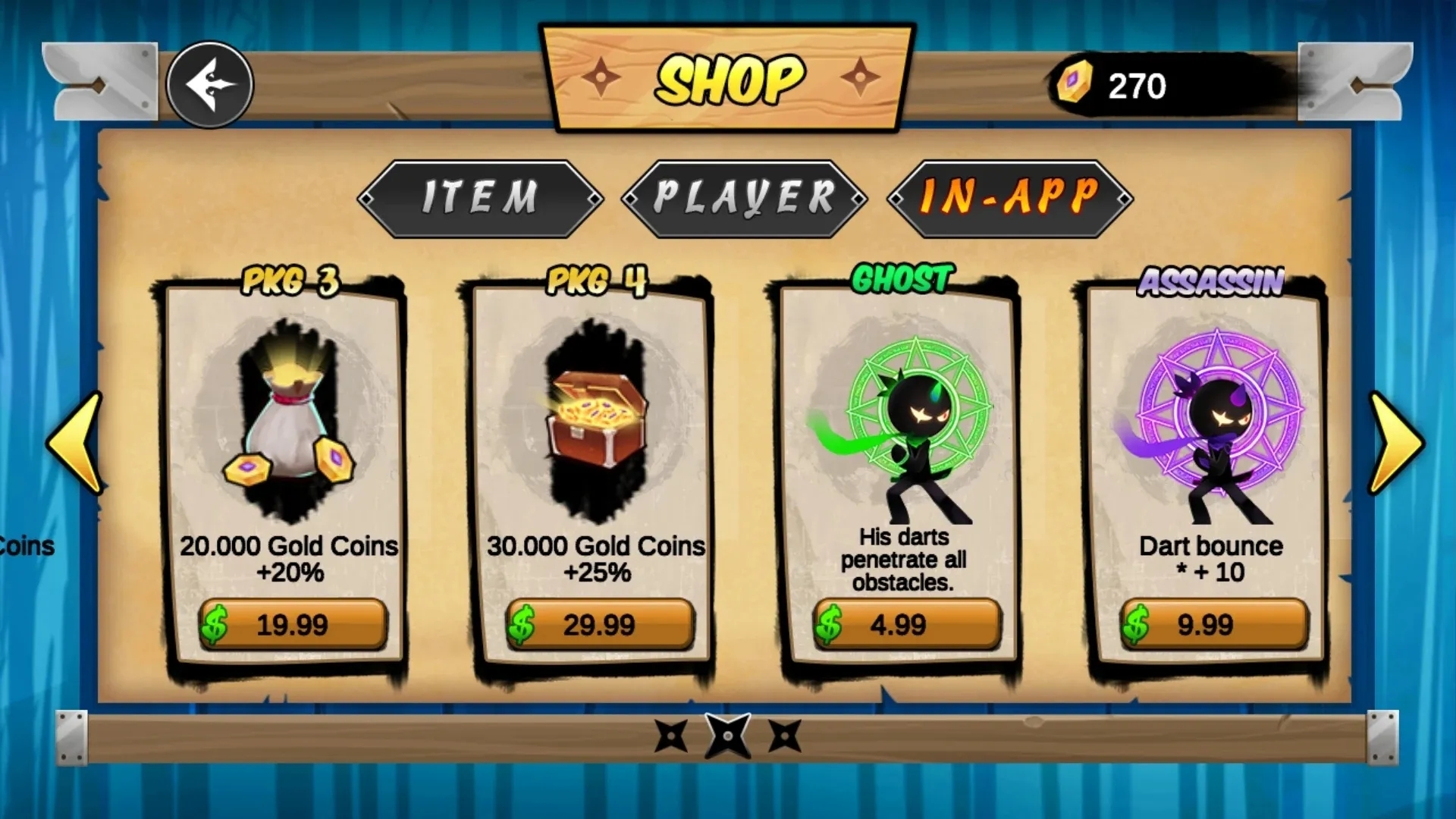Purchase PKG 4 for 29.99
The width and height of the screenshot is (1456, 819).
pyautogui.click(x=600, y=625)
